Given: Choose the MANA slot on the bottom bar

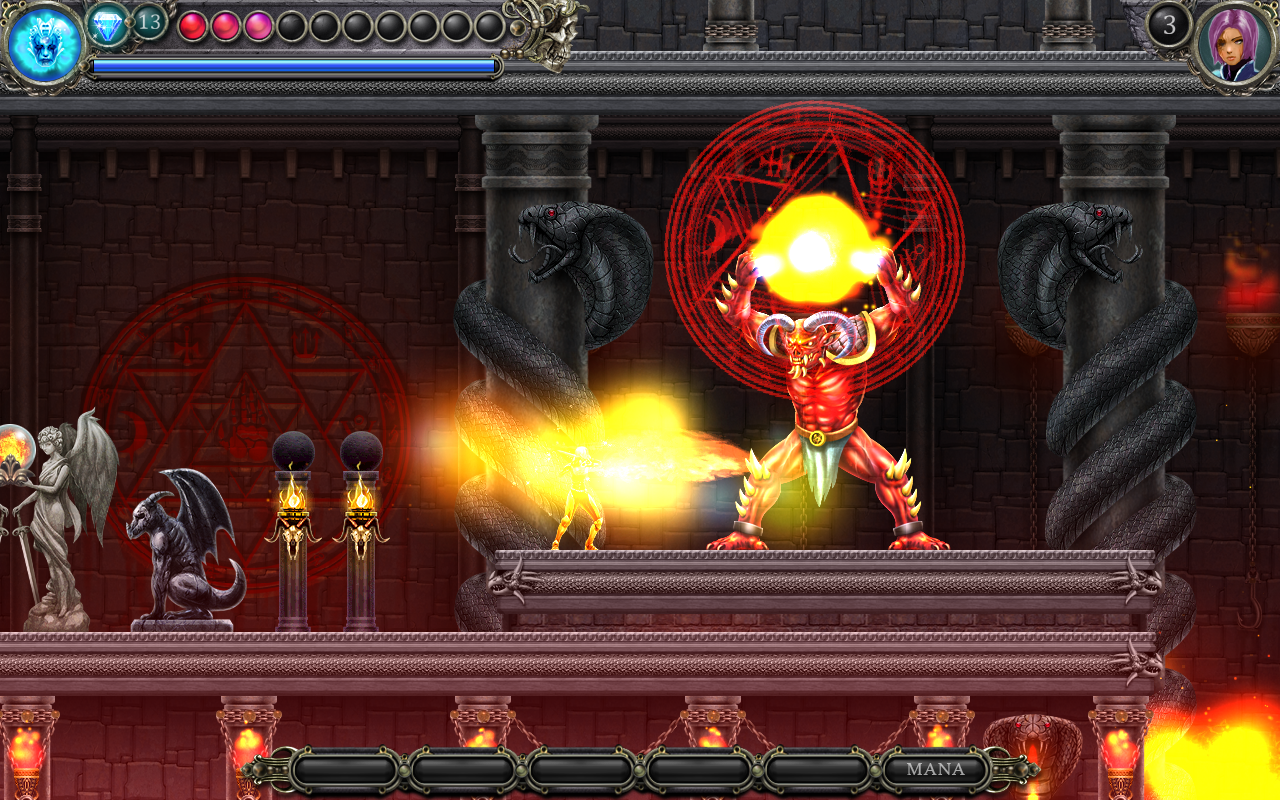Looking at the screenshot, I should (935, 770).
